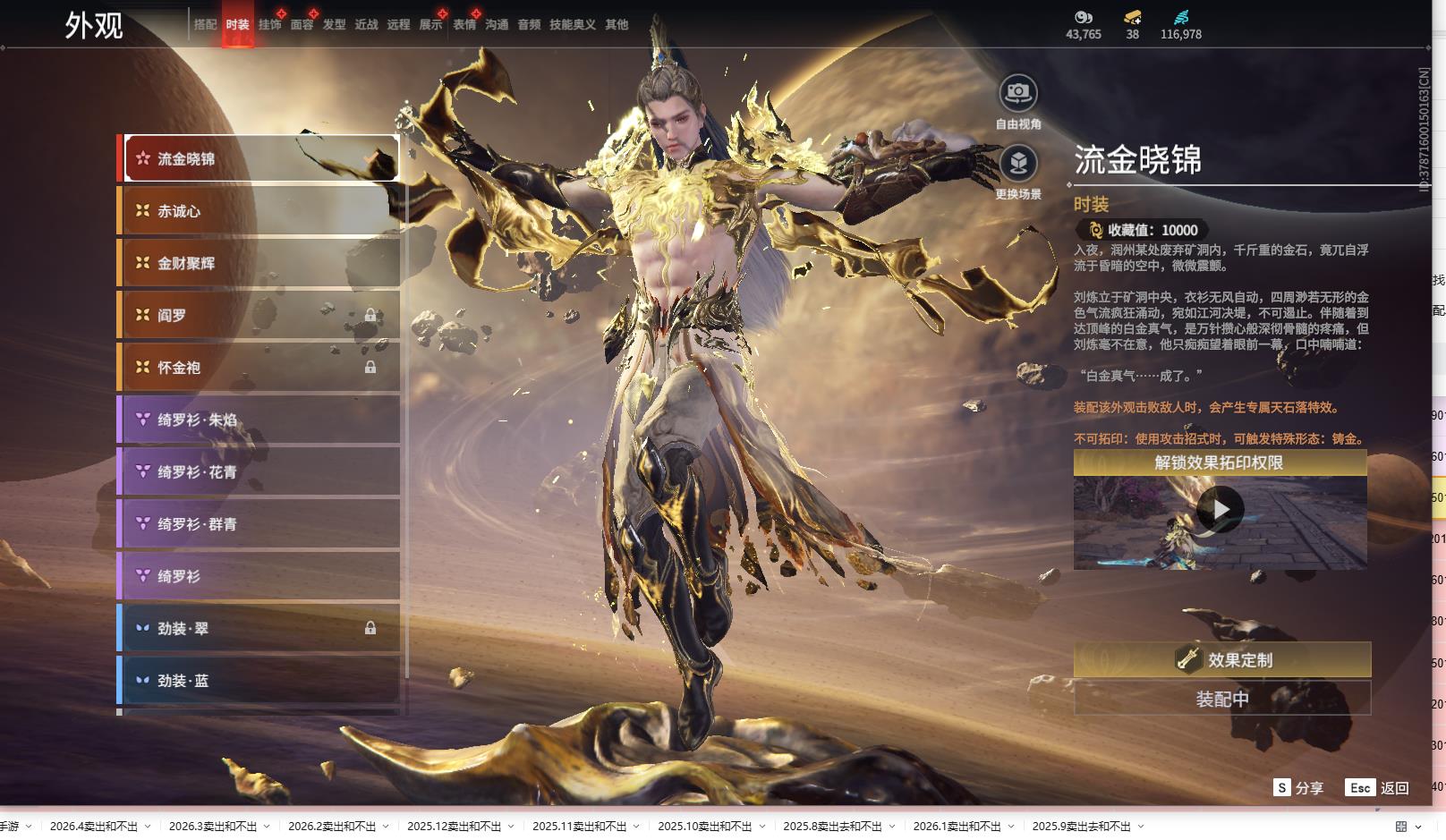Select the 绮罗衫·花青 outfit

260,471
